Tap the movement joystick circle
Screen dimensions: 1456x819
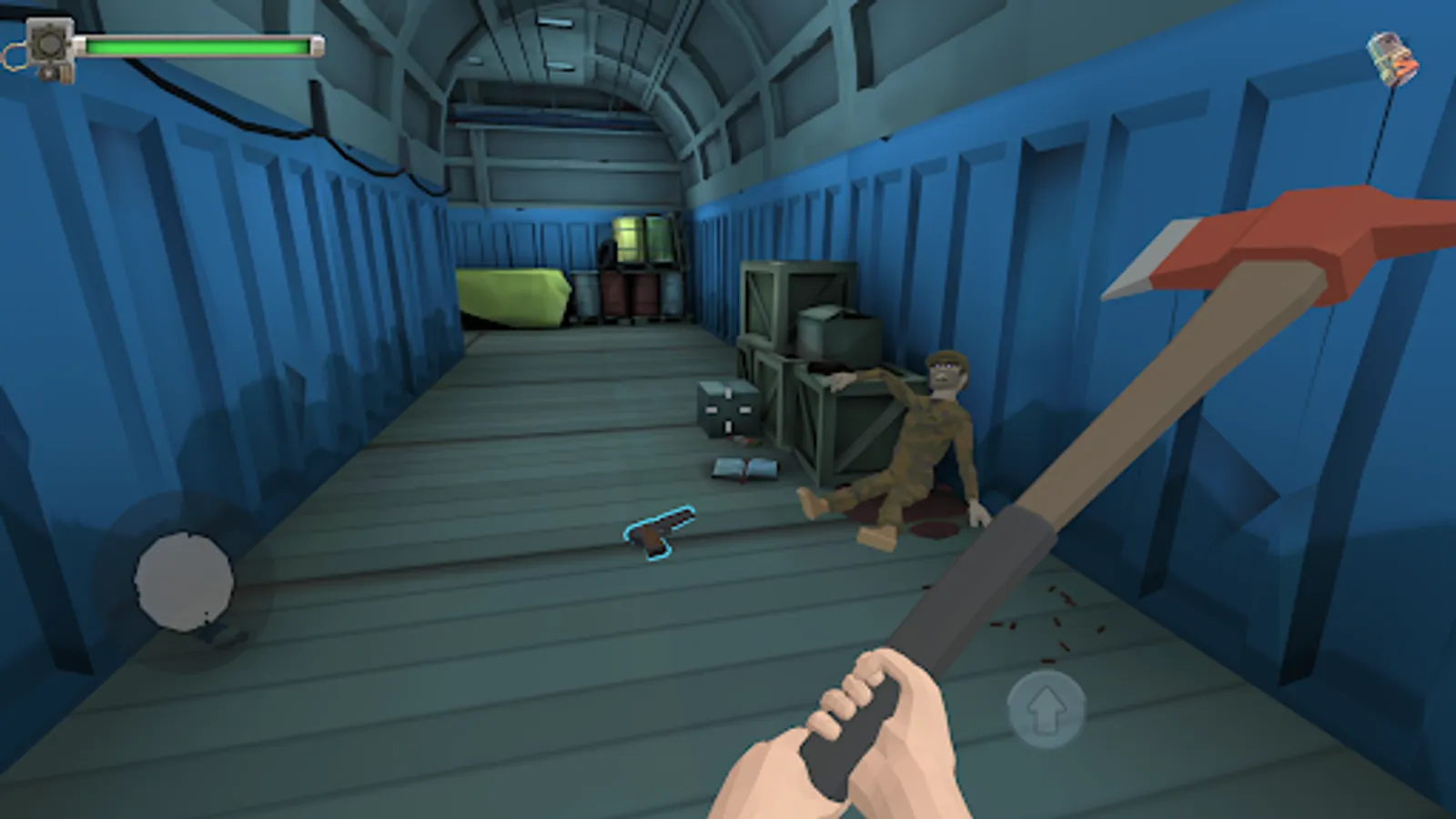(x=185, y=581)
